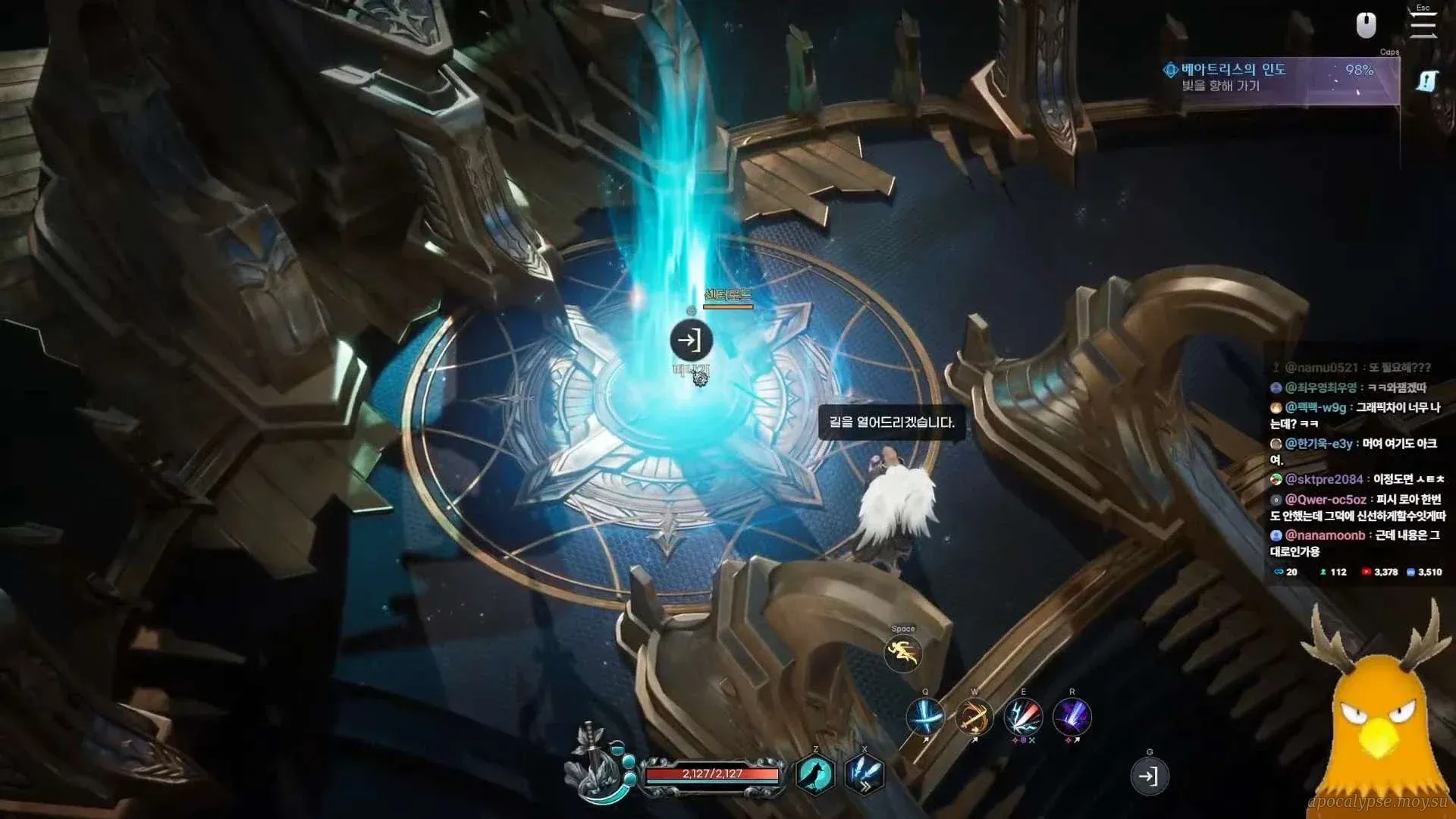1456x819 pixels.
Task: Click the mouse control mode icon
Action: coord(1366,26)
